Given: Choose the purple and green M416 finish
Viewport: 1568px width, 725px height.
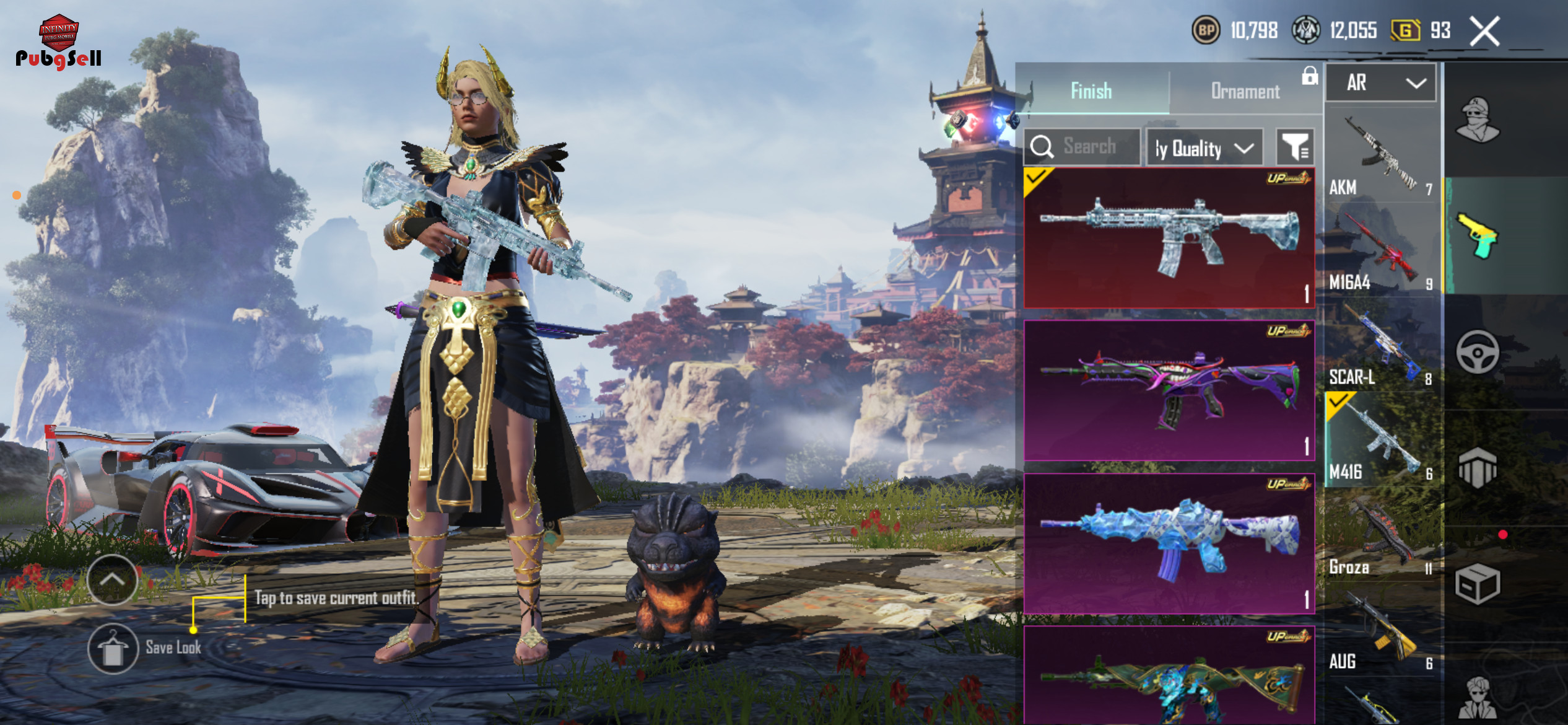Looking at the screenshot, I should tap(1169, 390).
